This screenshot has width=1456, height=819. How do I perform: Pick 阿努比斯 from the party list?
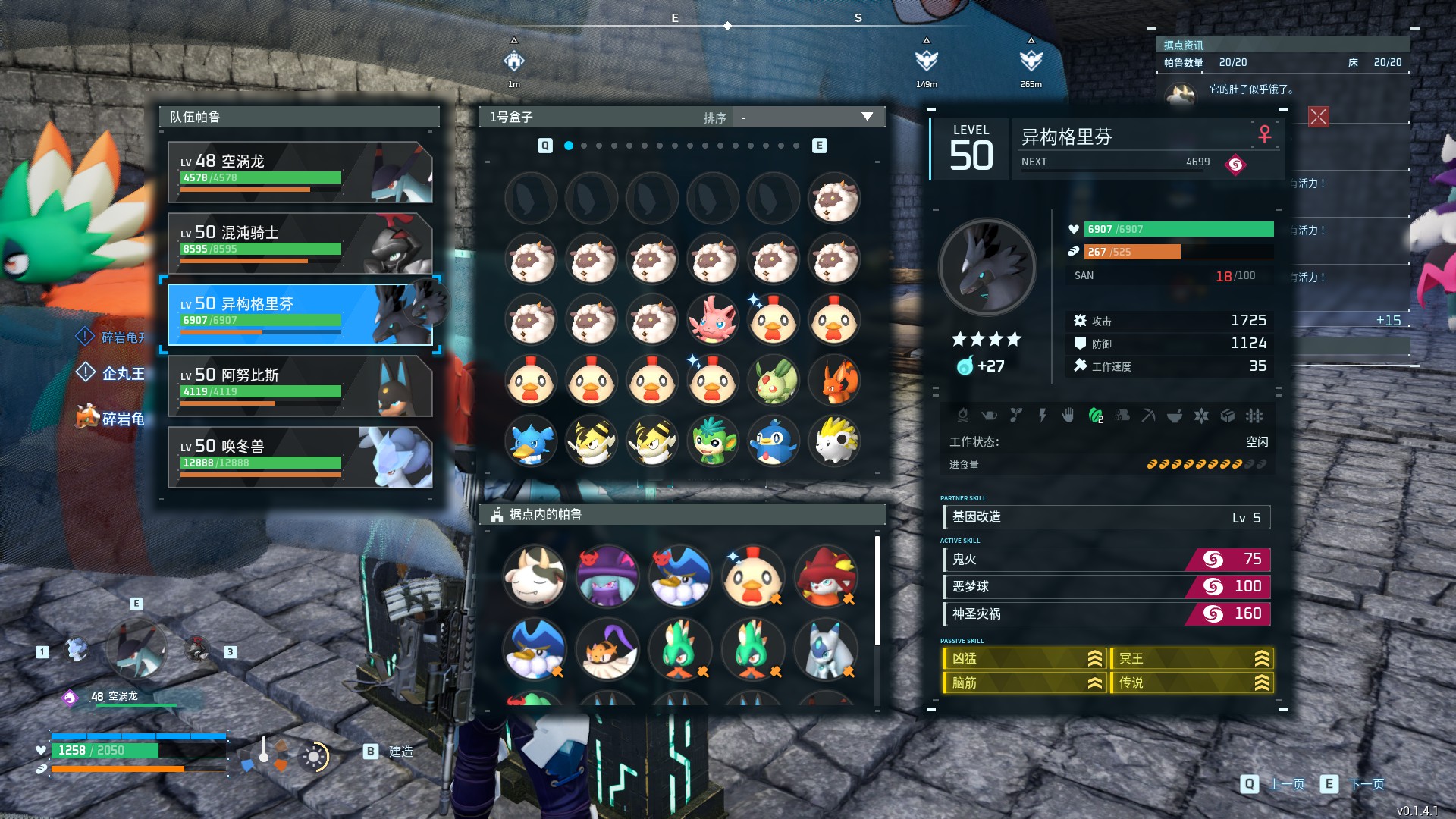[x=300, y=386]
